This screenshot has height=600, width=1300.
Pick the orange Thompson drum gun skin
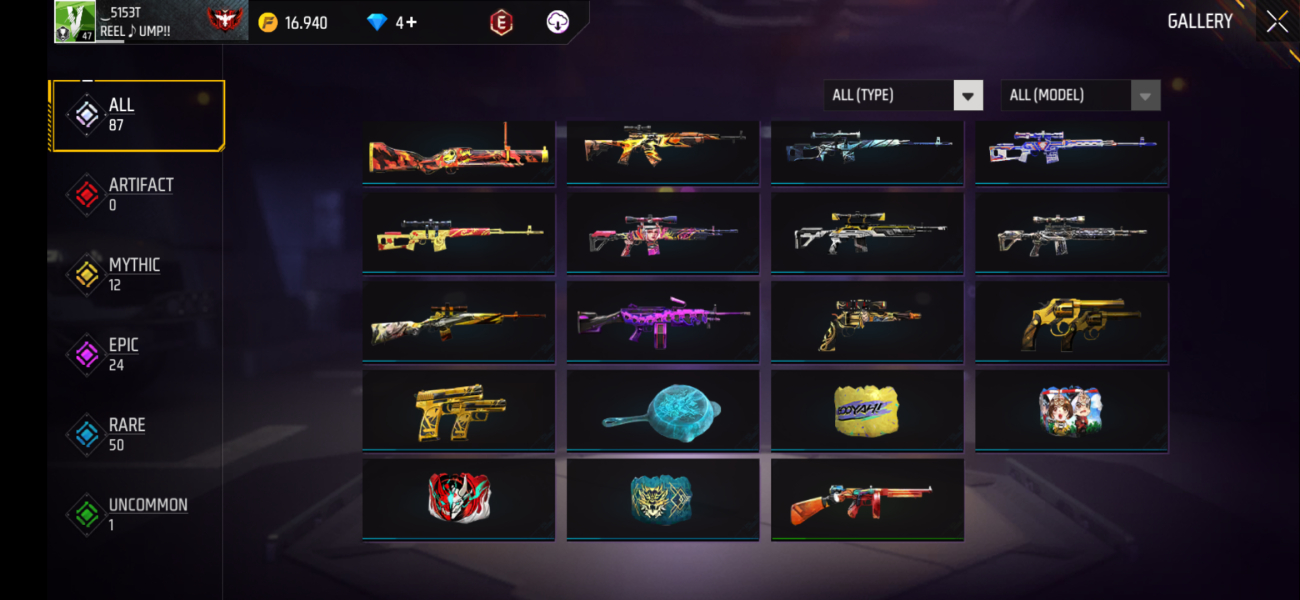point(866,499)
